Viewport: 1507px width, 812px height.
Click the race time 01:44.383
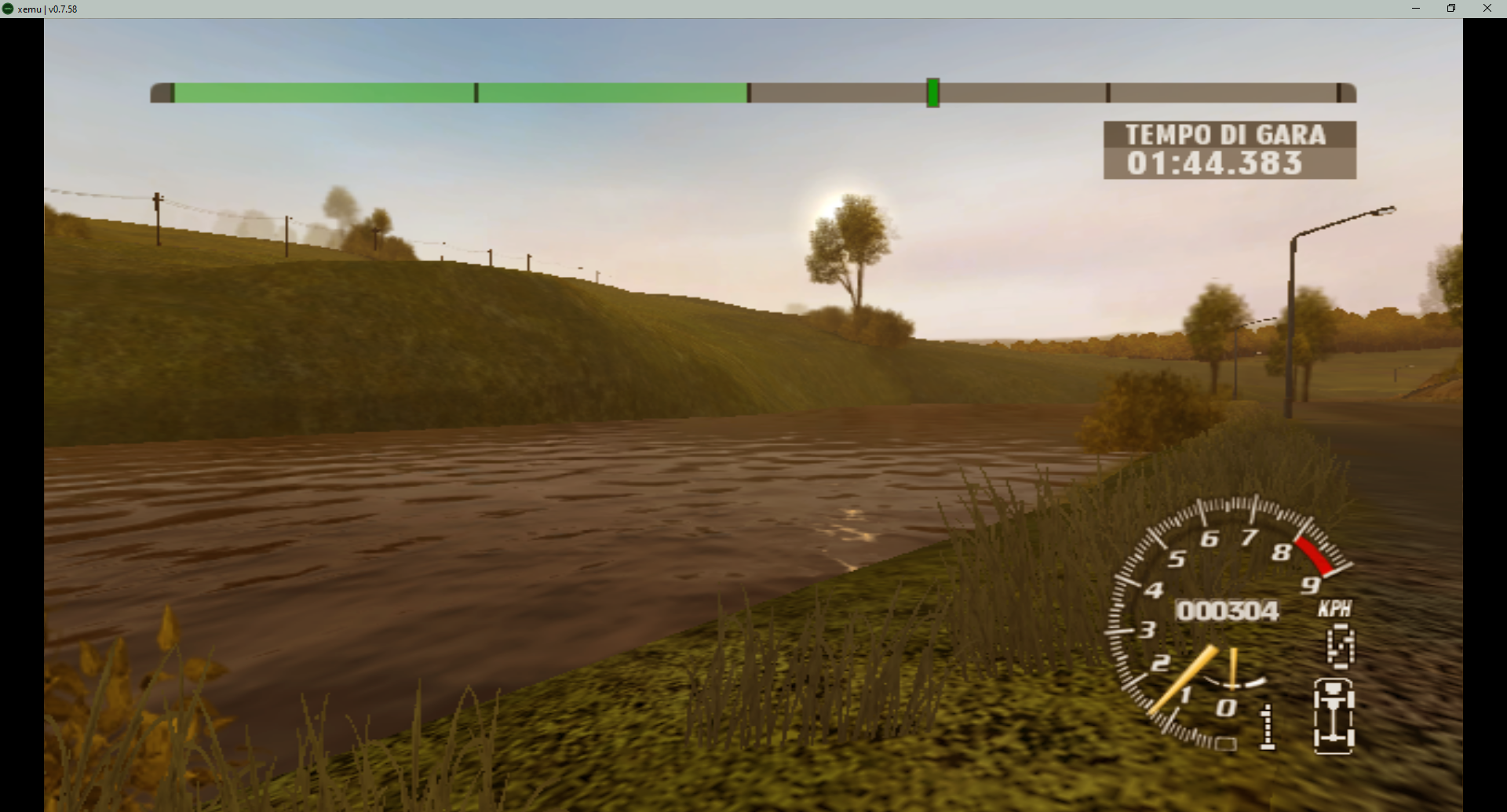(1213, 164)
